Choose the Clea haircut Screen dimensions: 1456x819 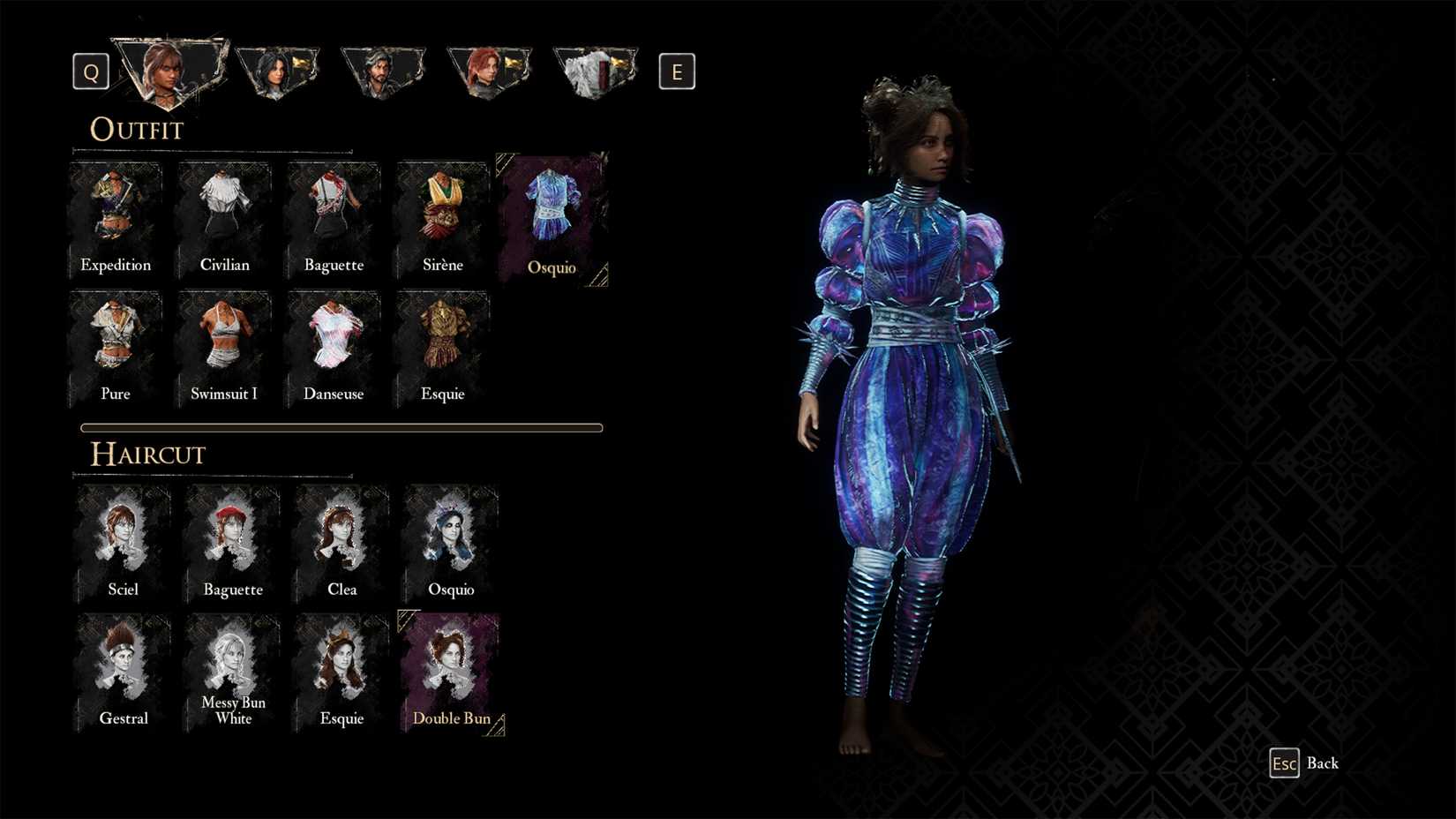(341, 540)
